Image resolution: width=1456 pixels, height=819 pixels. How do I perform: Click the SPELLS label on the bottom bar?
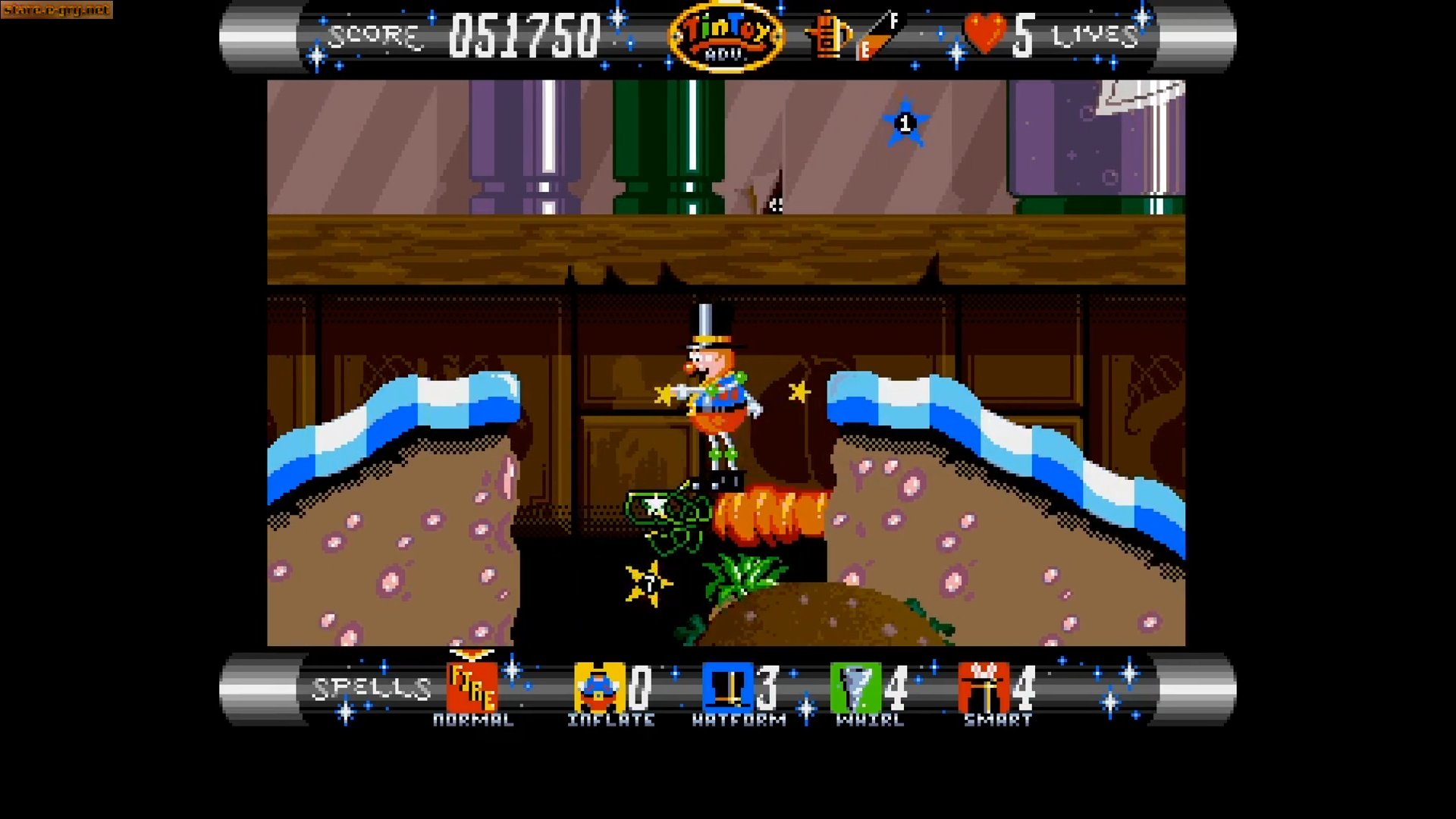pyautogui.click(x=369, y=686)
